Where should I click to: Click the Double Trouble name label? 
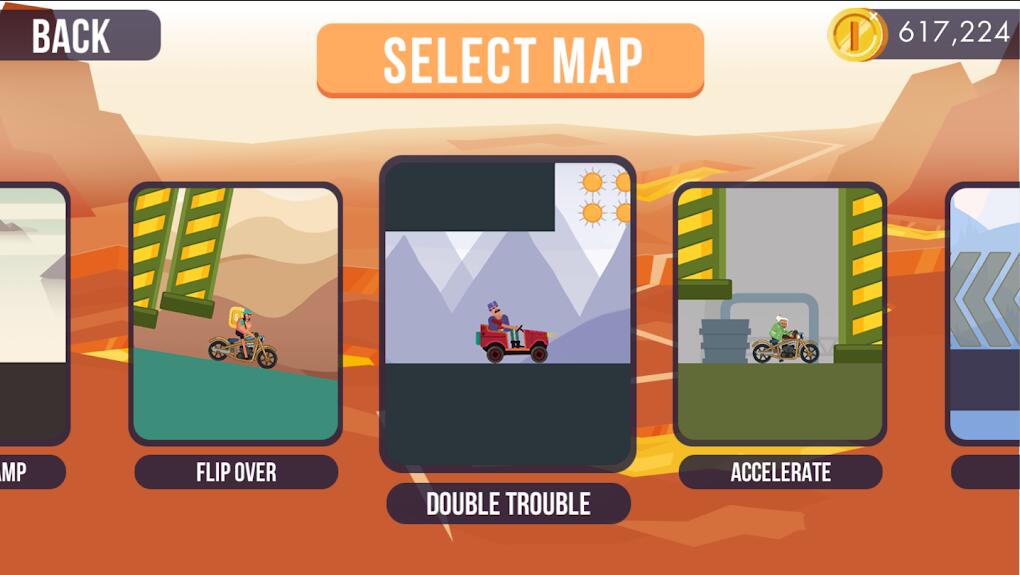(x=508, y=504)
